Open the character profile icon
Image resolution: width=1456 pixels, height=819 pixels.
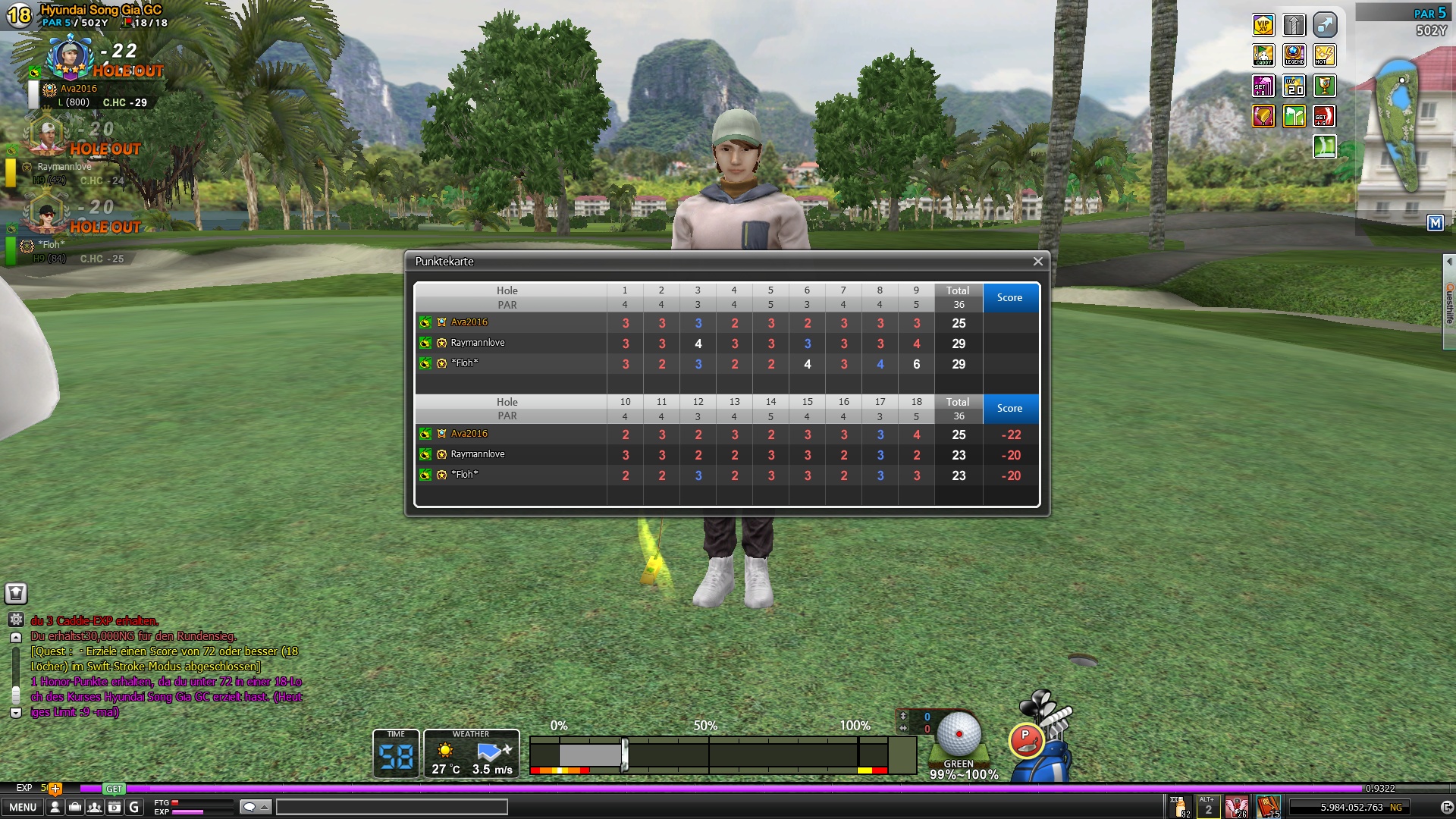tap(55, 808)
